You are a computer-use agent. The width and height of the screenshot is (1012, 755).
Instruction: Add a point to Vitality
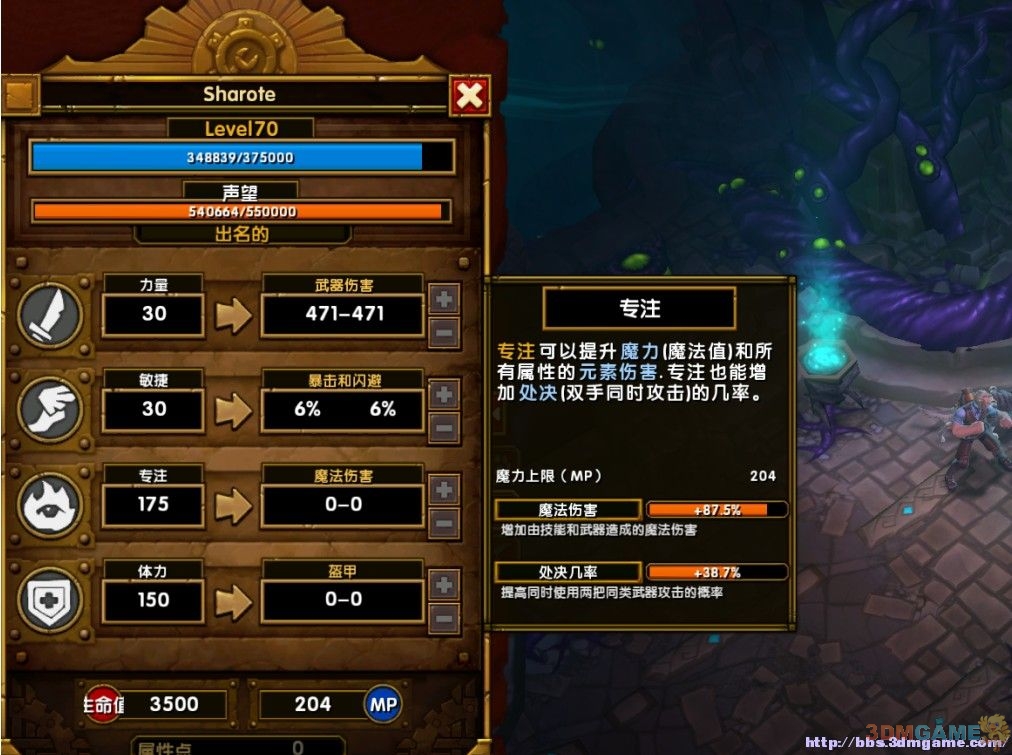(445, 585)
